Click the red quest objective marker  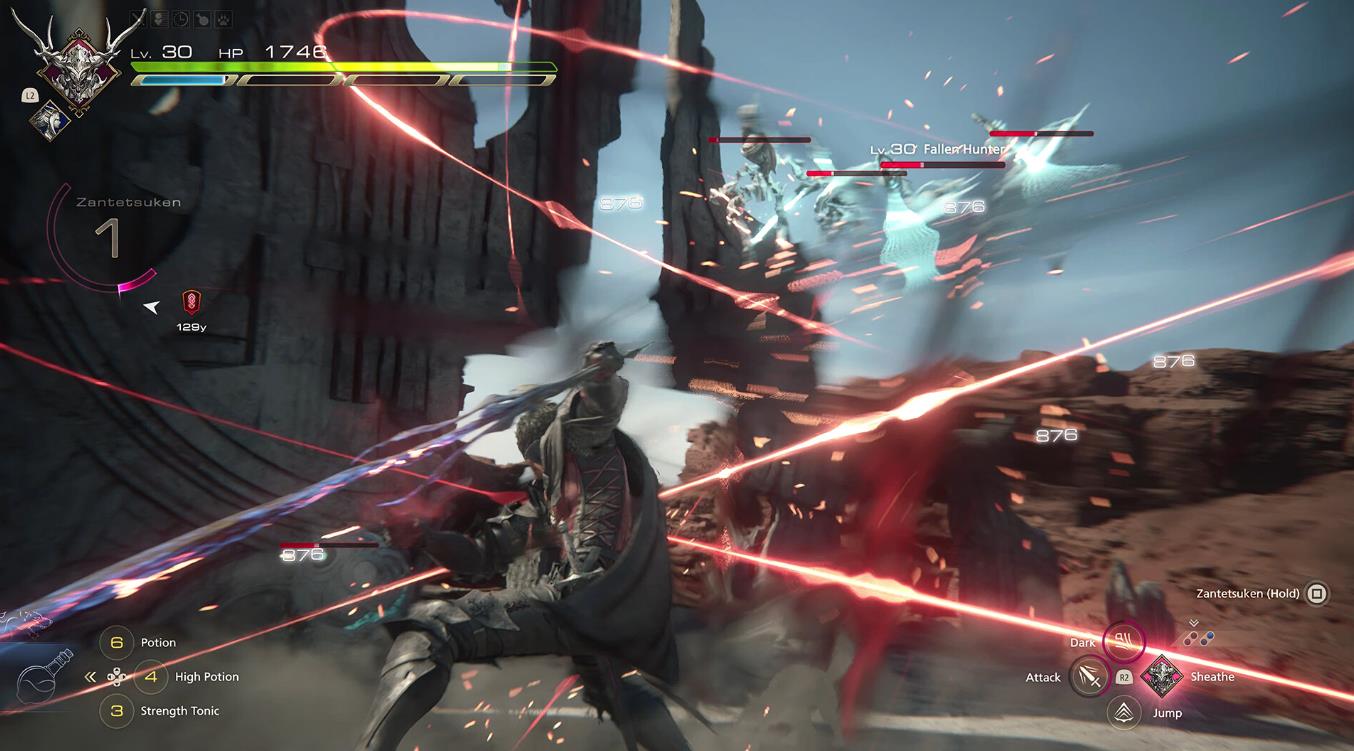pyautogui.click(x=191, y=302)
